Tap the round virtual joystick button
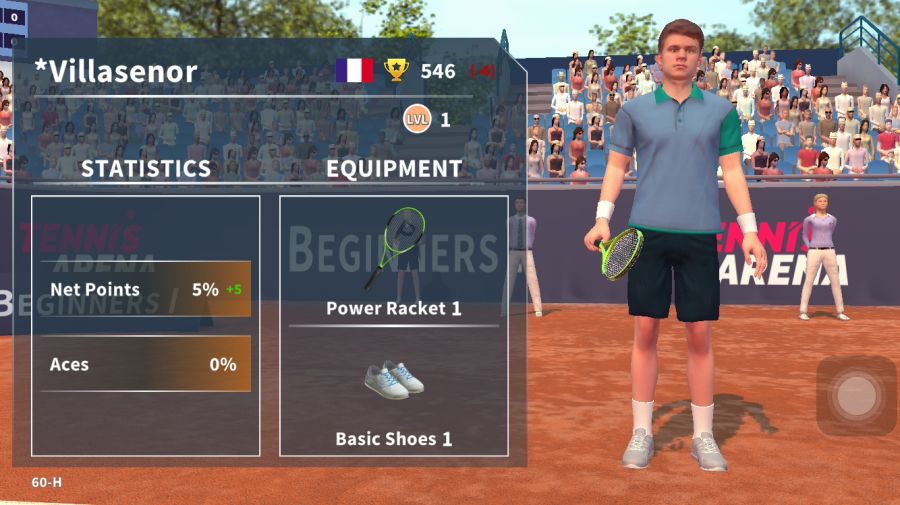This screenshot has width=900, height=505. click(855, 396)
